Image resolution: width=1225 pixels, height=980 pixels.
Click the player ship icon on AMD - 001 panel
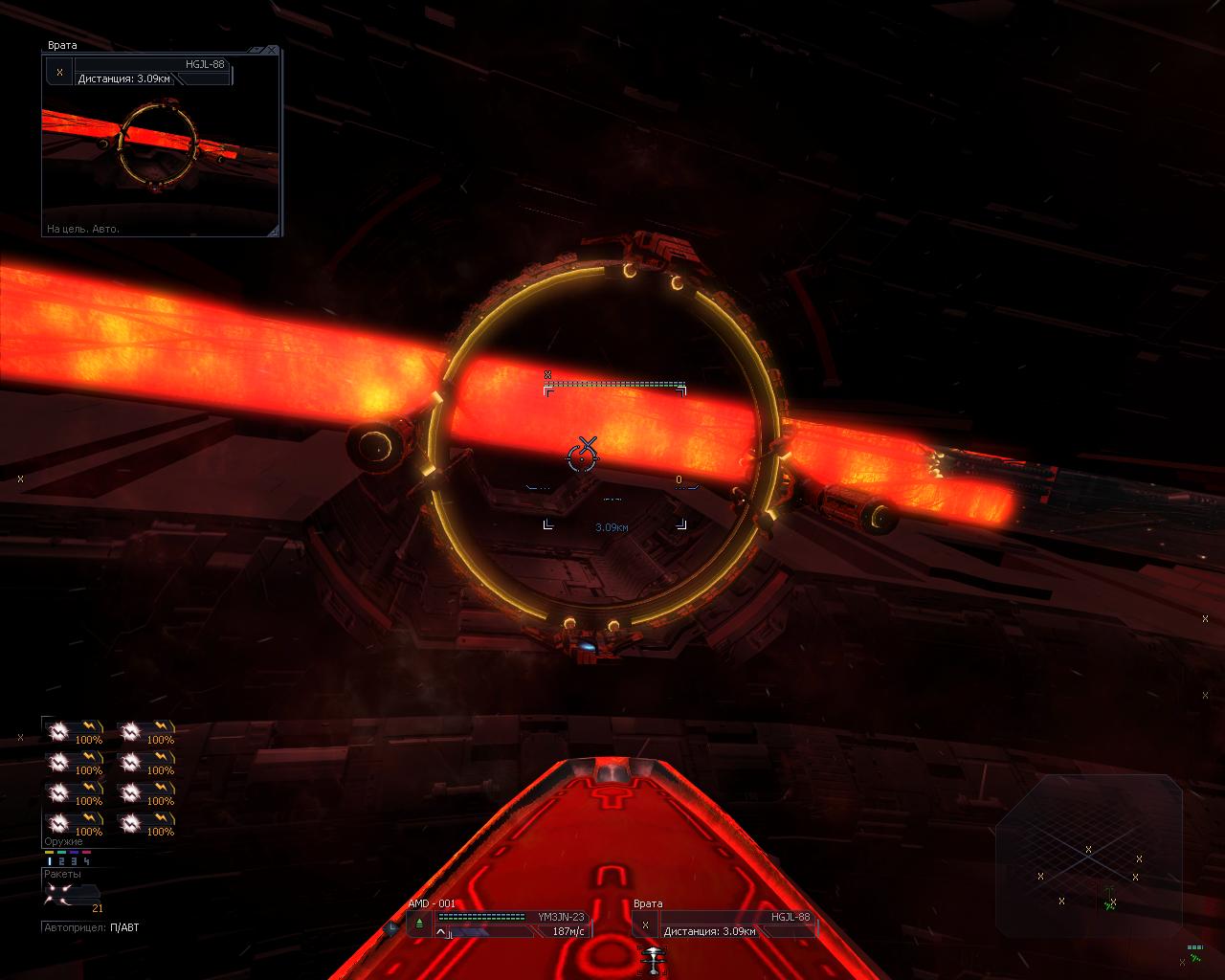419,924
